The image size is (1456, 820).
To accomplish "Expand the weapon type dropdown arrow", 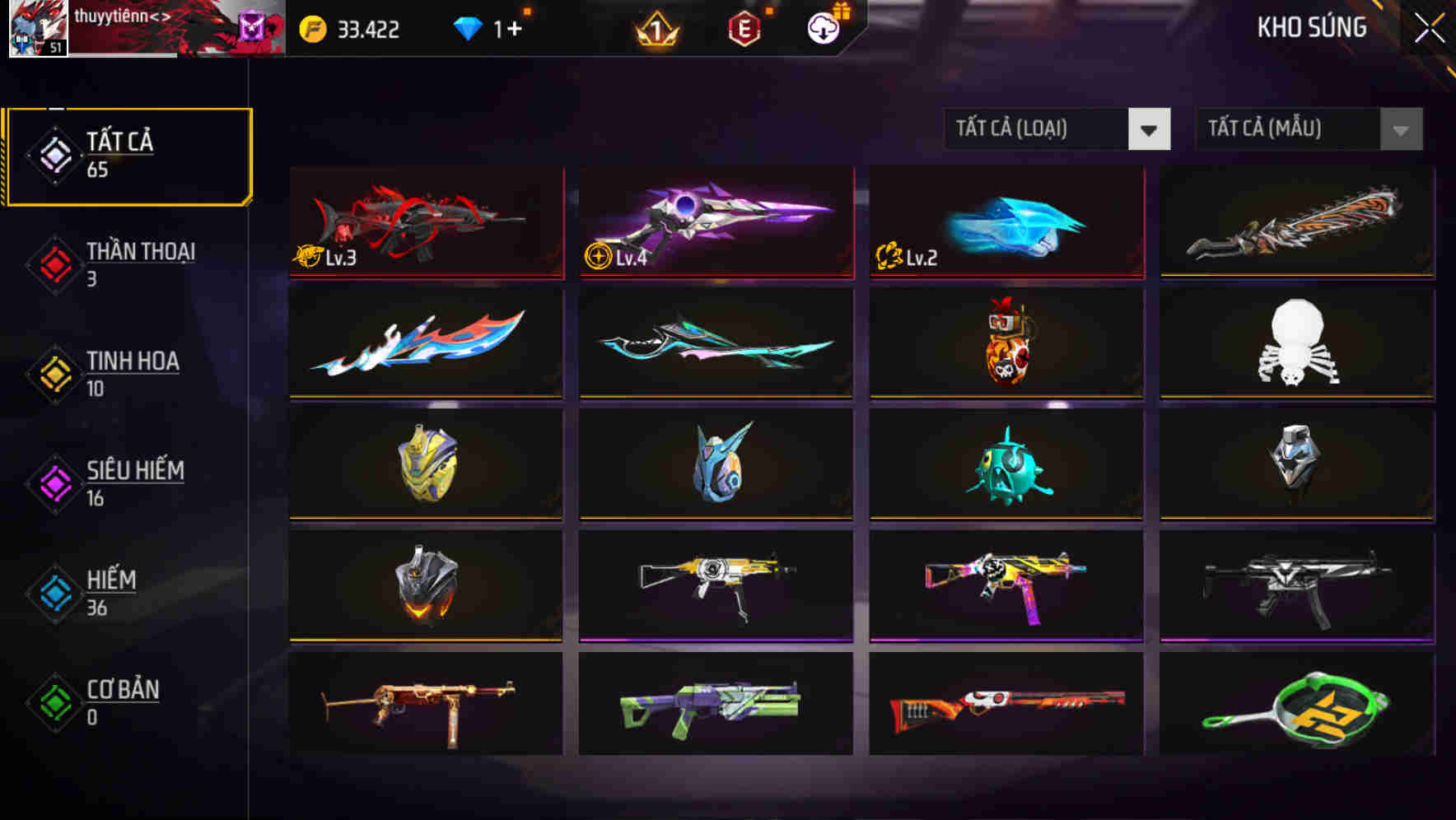I will tap(1150, 129).
